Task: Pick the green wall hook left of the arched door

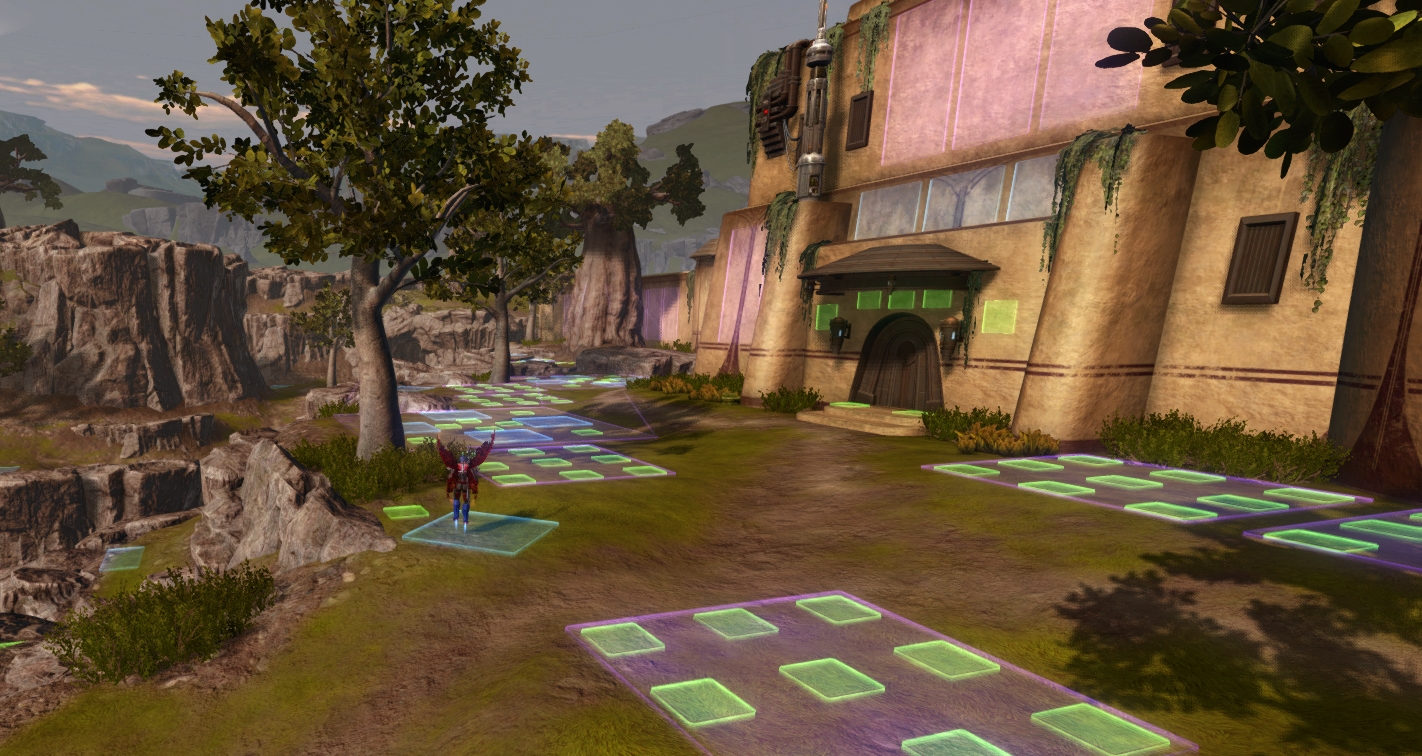Action: pyautogui.click(x=825, y=316)
